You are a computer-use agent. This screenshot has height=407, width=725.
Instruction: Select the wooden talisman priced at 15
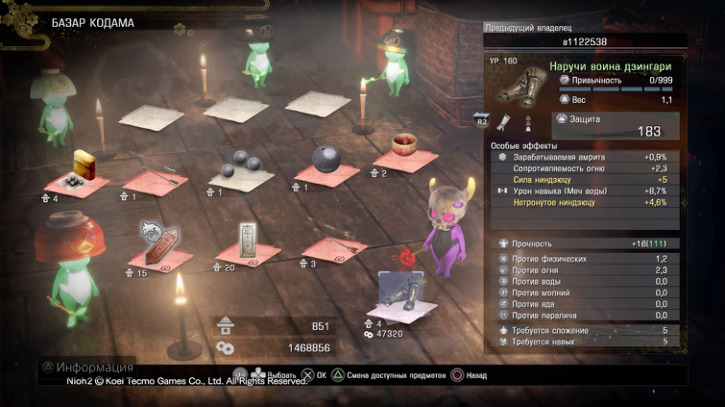click(x=162, y=243)
